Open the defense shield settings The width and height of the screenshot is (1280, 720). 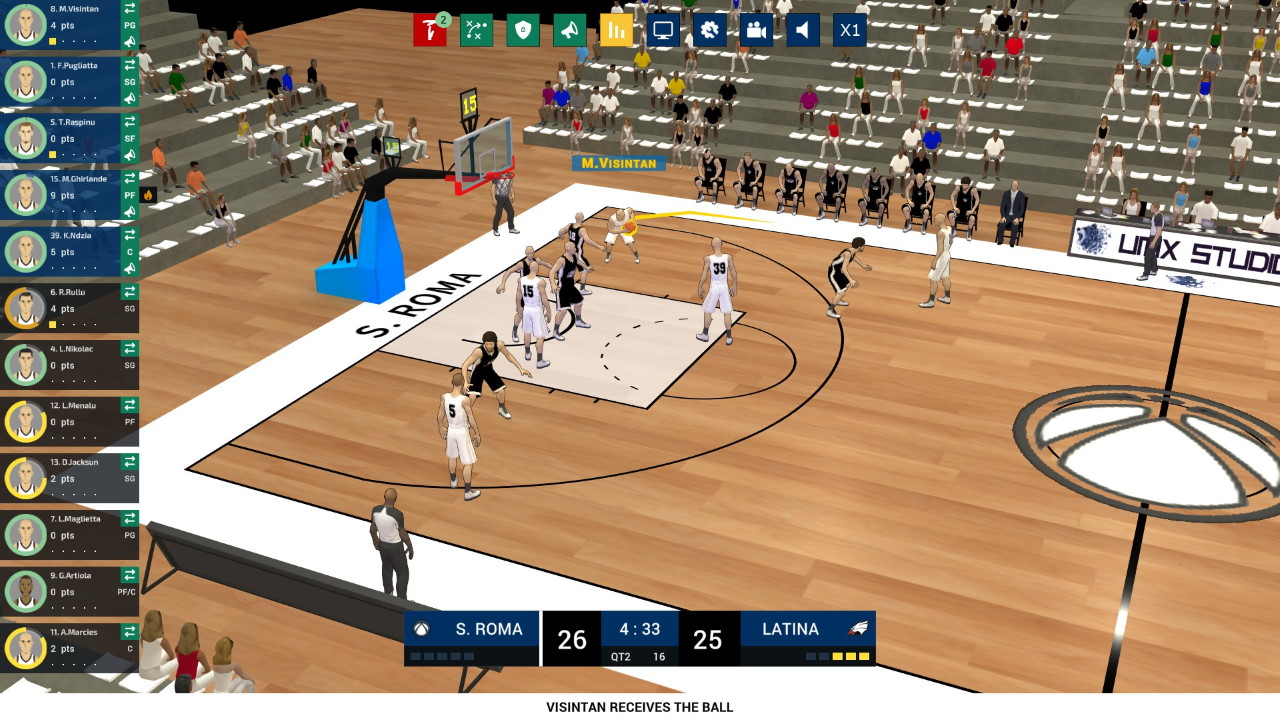[523, 30]
